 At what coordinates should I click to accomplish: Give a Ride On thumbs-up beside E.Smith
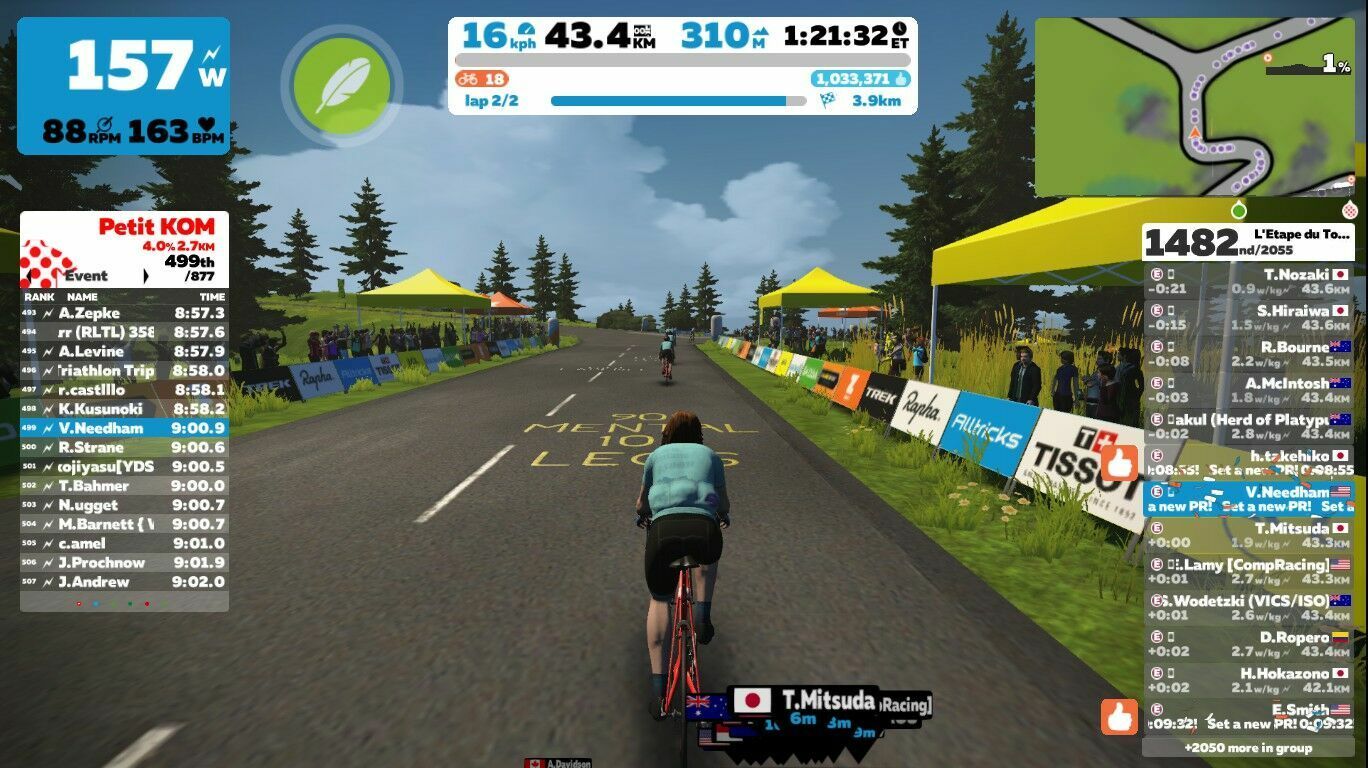tap(1119, 716)
